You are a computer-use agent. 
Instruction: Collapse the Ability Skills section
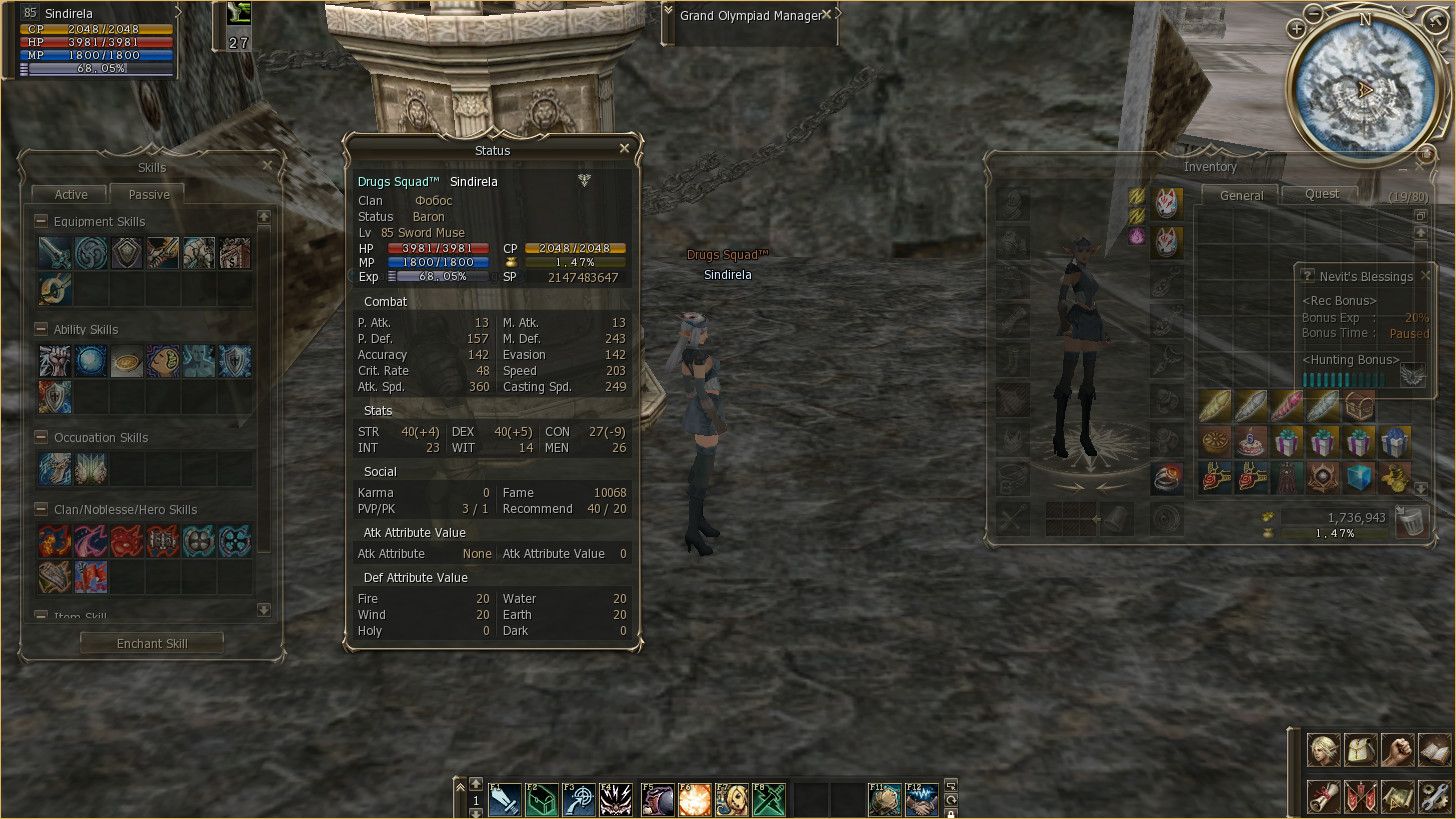41,329
